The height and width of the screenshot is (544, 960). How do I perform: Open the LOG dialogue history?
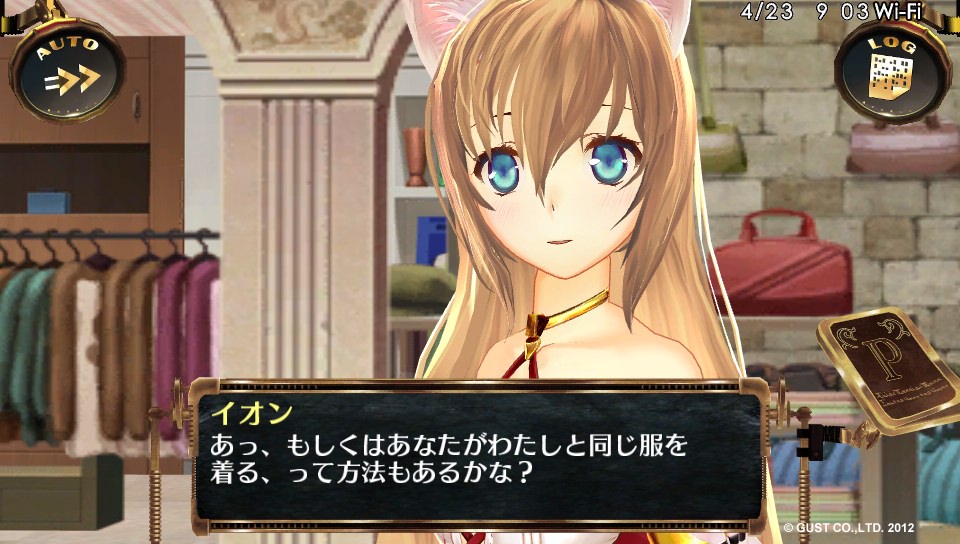[890, 67]
